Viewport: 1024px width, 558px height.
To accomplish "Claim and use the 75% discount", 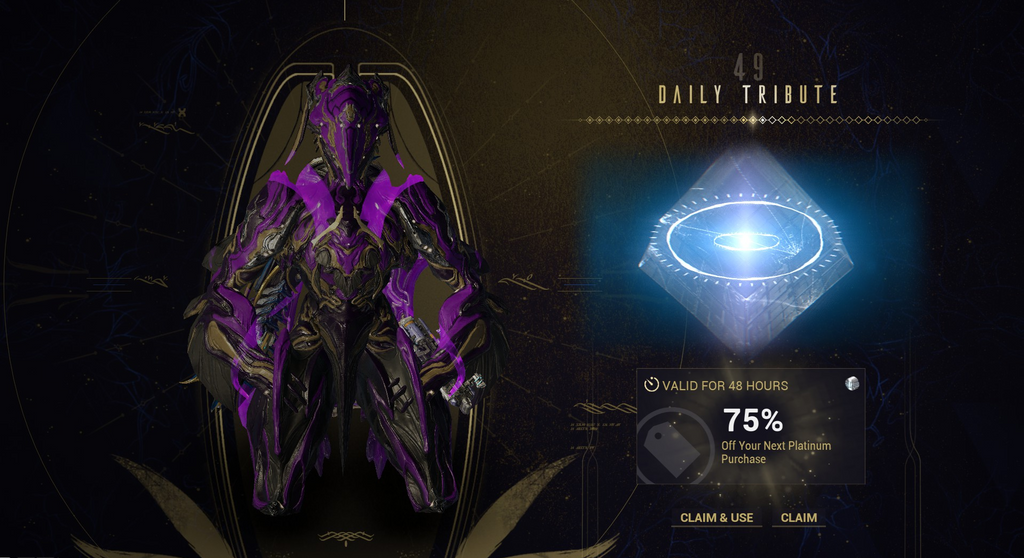I will tap(714, 518).
